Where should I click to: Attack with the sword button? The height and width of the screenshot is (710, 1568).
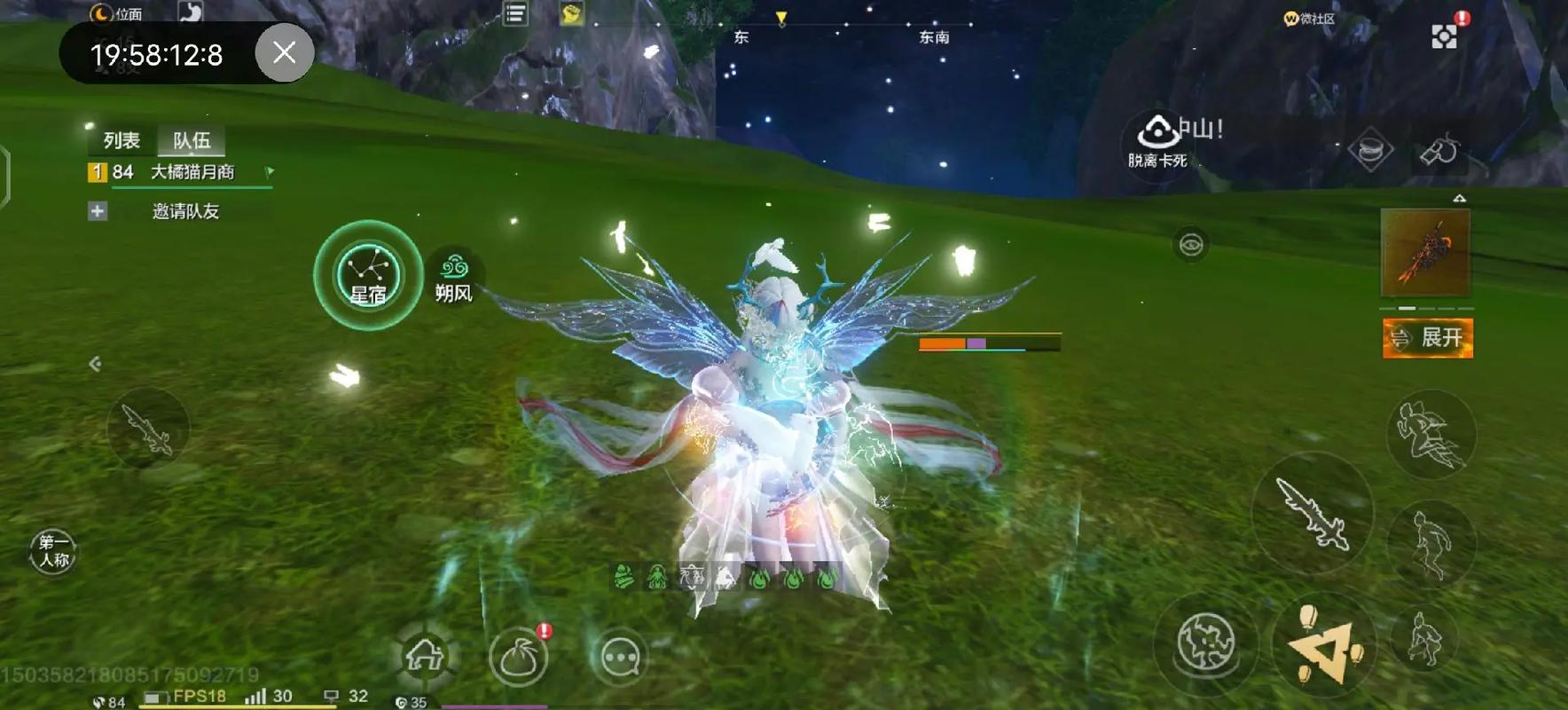(1313, 512)
